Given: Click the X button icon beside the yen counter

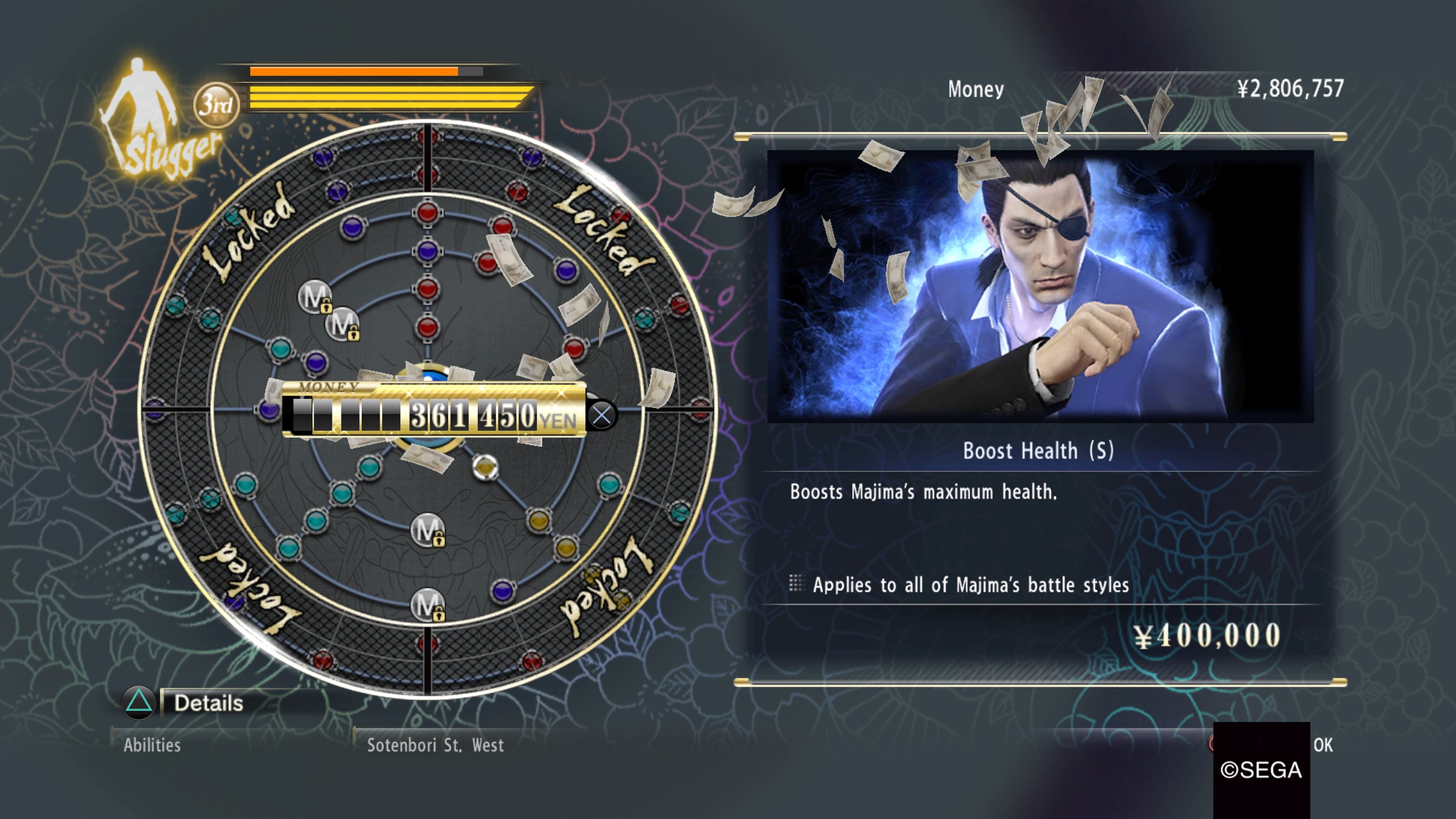Looking at the screenshot, I should (x=601, y=414).
